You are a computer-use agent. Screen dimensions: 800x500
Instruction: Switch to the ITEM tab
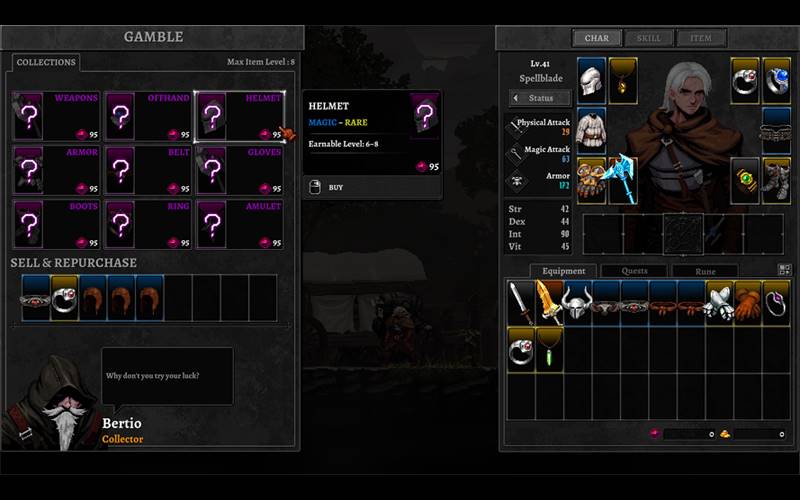[x=701, y=39]
